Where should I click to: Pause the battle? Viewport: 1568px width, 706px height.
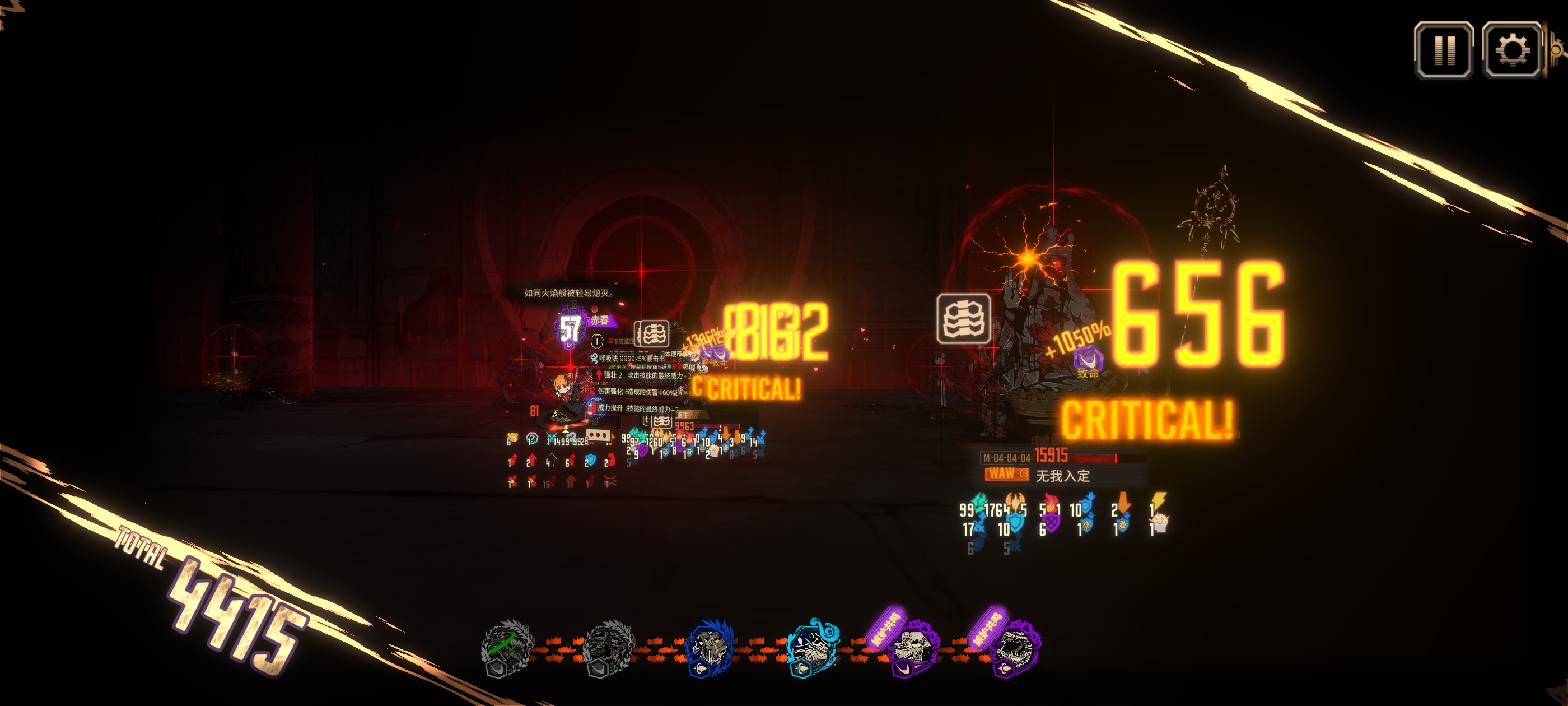(1443, 50)
